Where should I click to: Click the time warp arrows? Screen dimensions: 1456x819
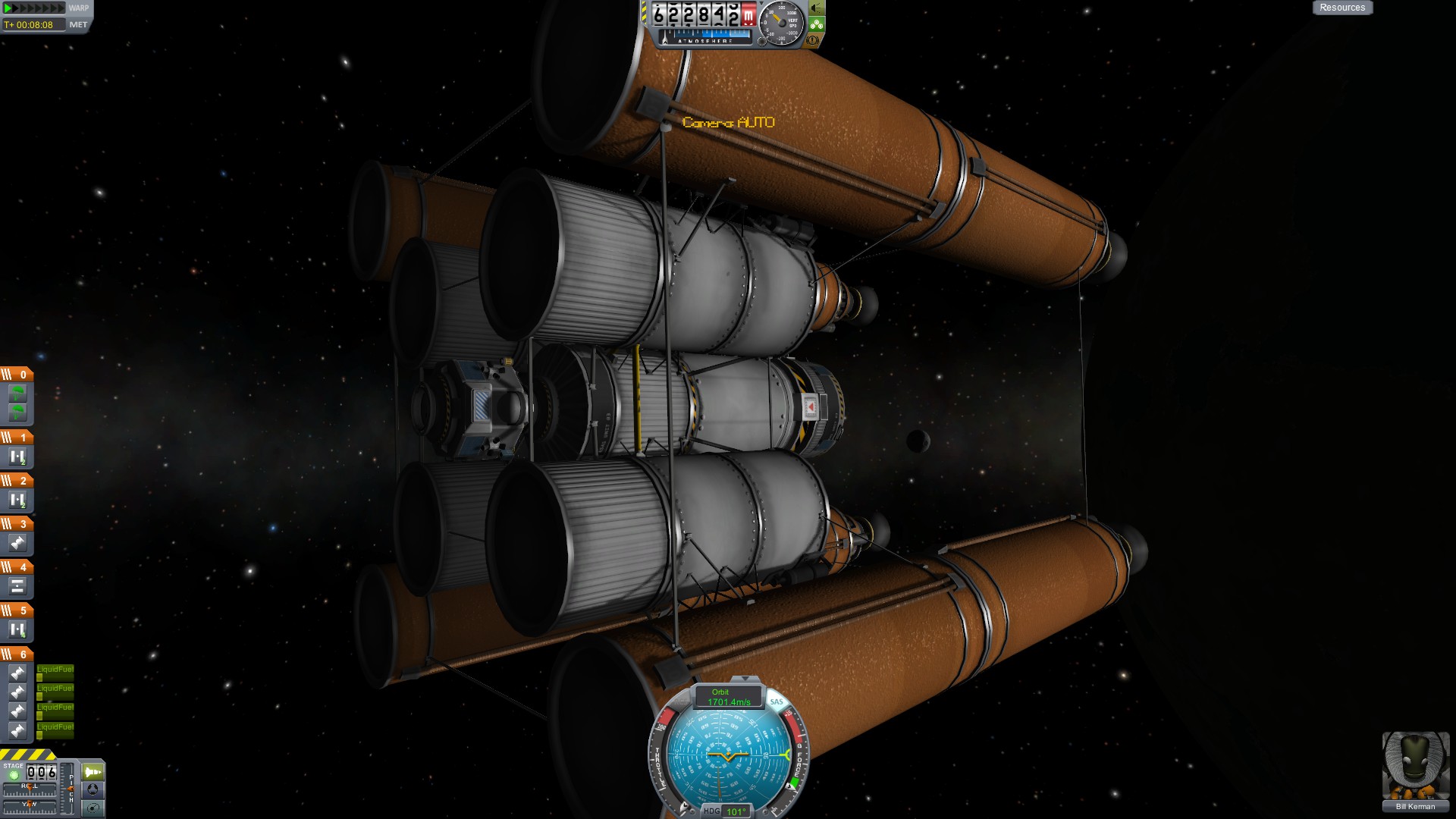(34, 8)
